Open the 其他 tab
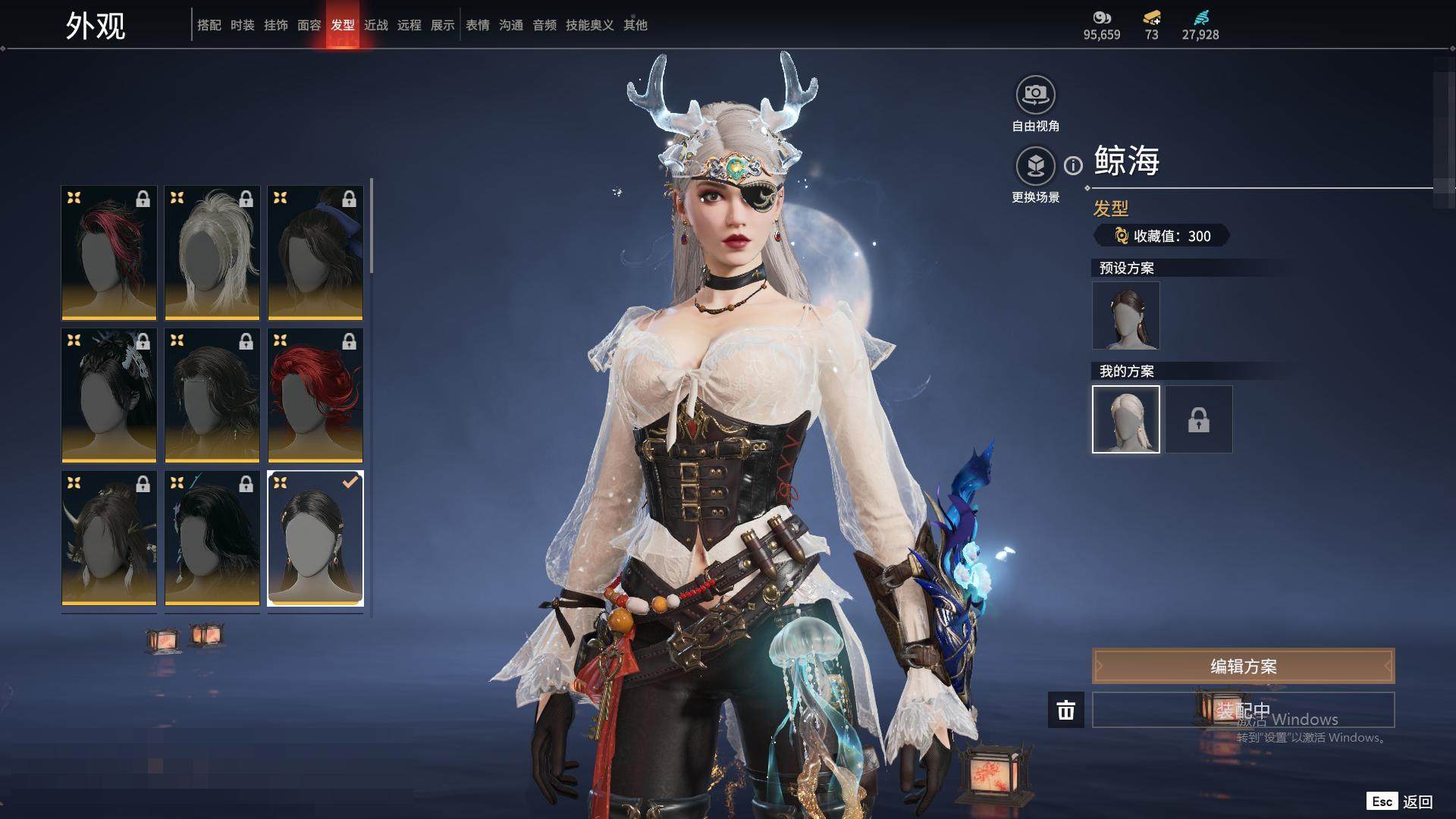This screenshot has width=1456, height=819. (x=635, y=25)
